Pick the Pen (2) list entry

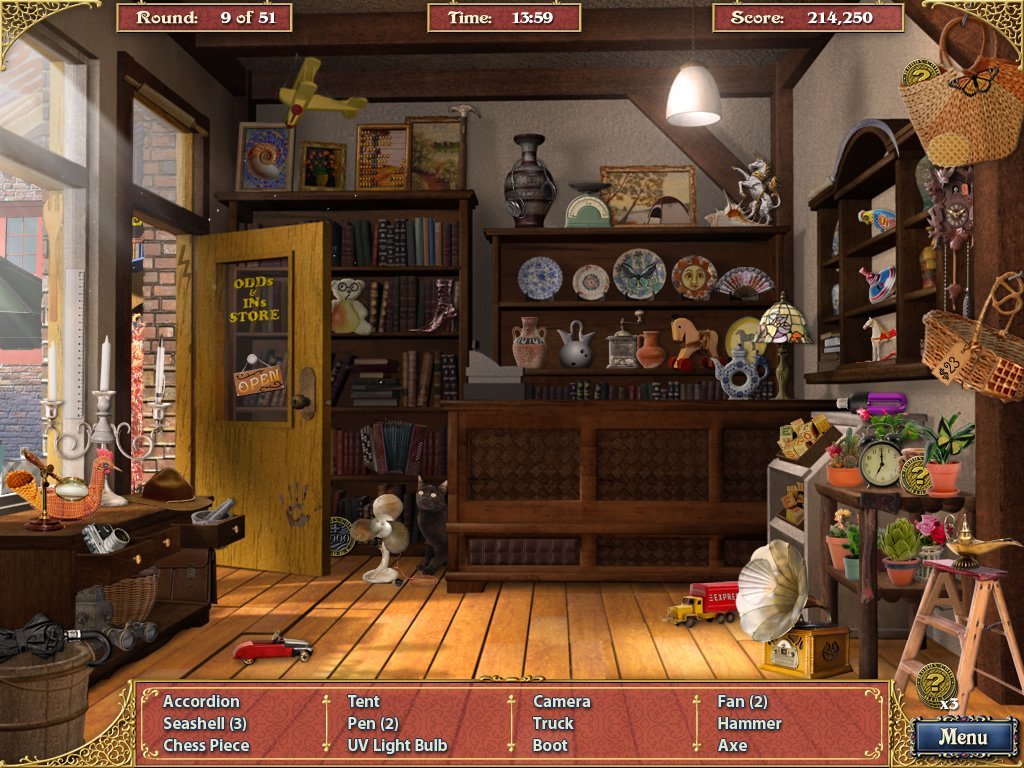373,723
